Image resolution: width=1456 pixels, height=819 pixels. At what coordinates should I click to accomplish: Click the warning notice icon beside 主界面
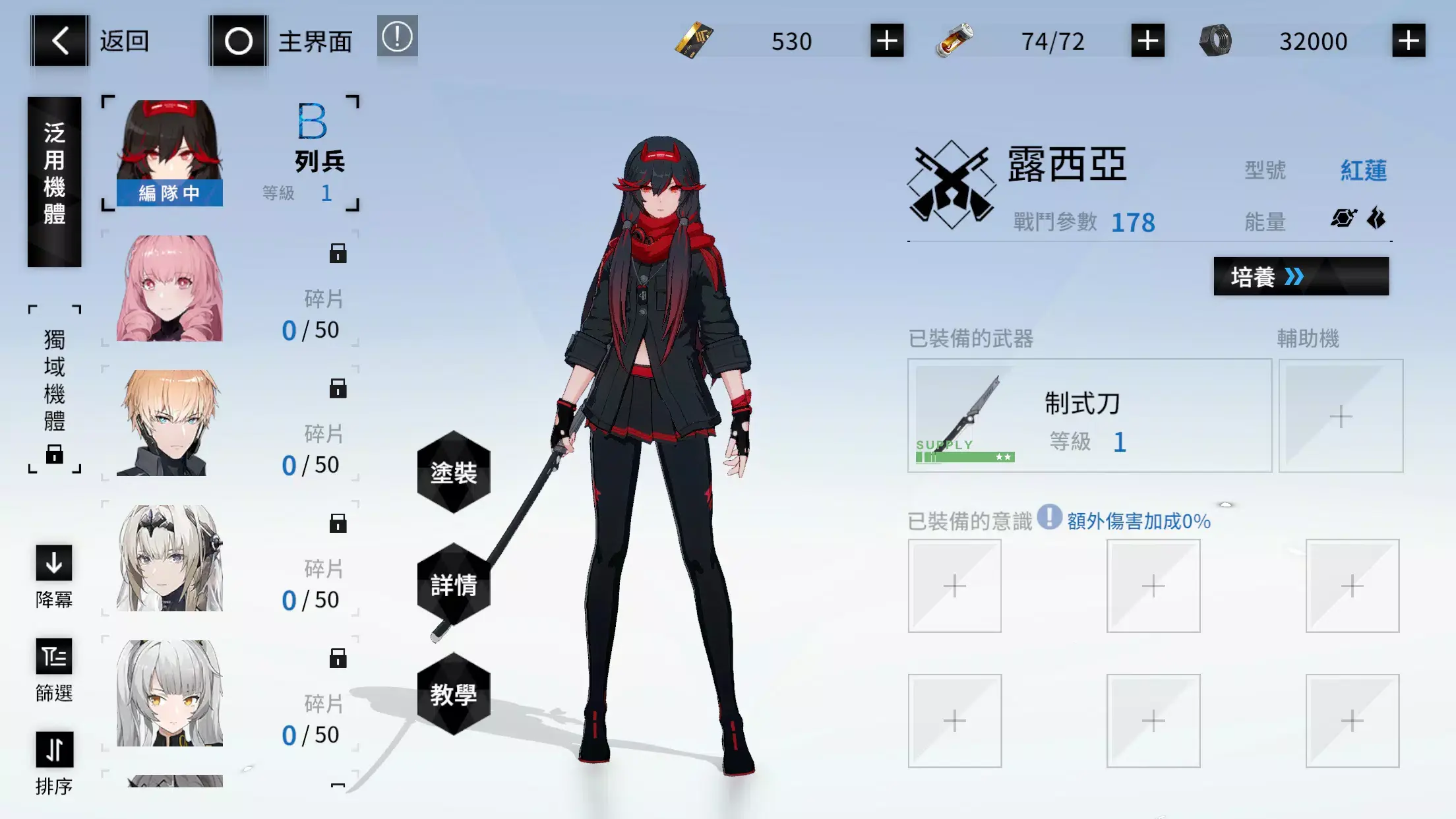[396, 38]
